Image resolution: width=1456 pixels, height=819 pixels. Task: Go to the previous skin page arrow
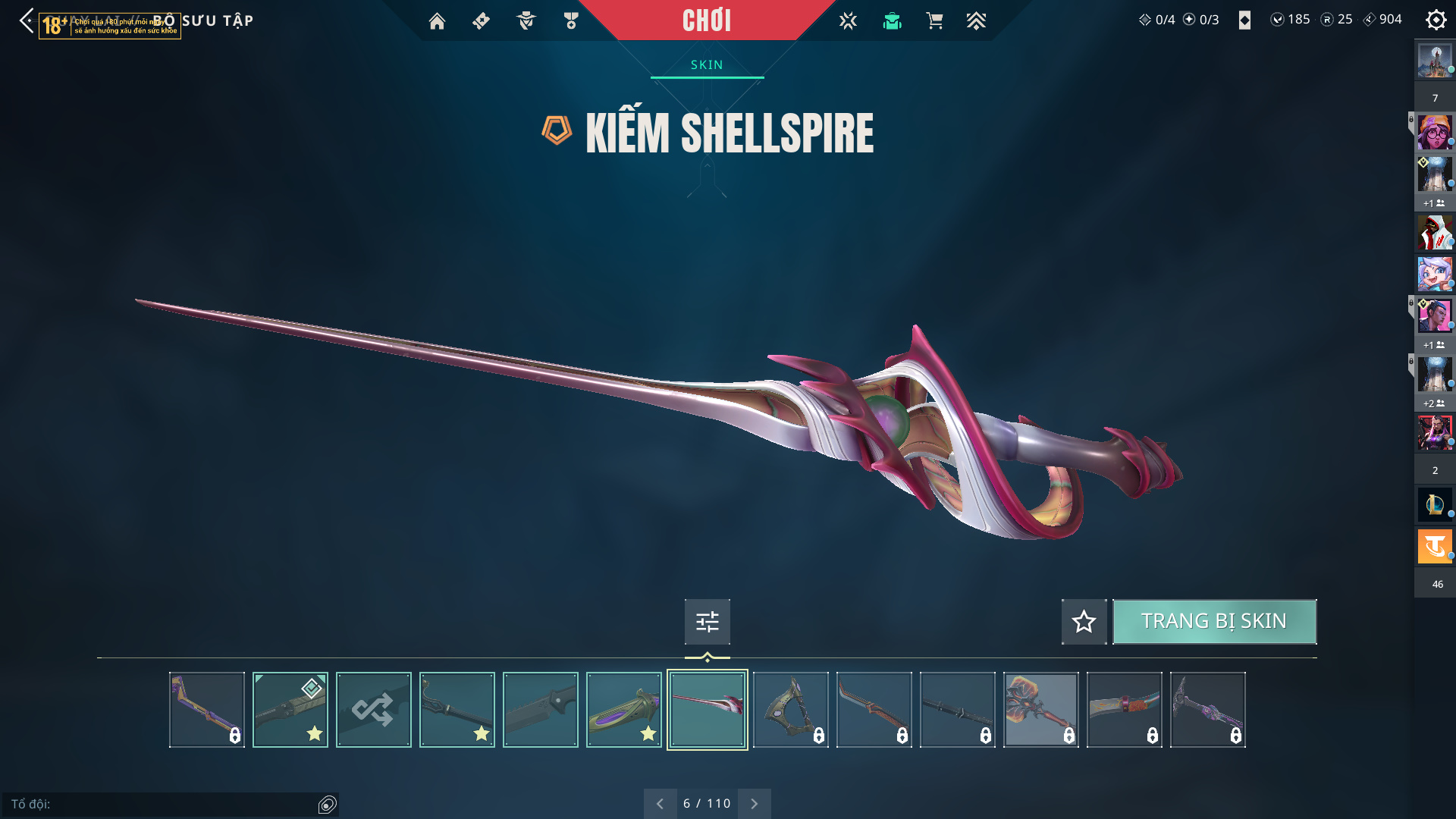[660, 804]
